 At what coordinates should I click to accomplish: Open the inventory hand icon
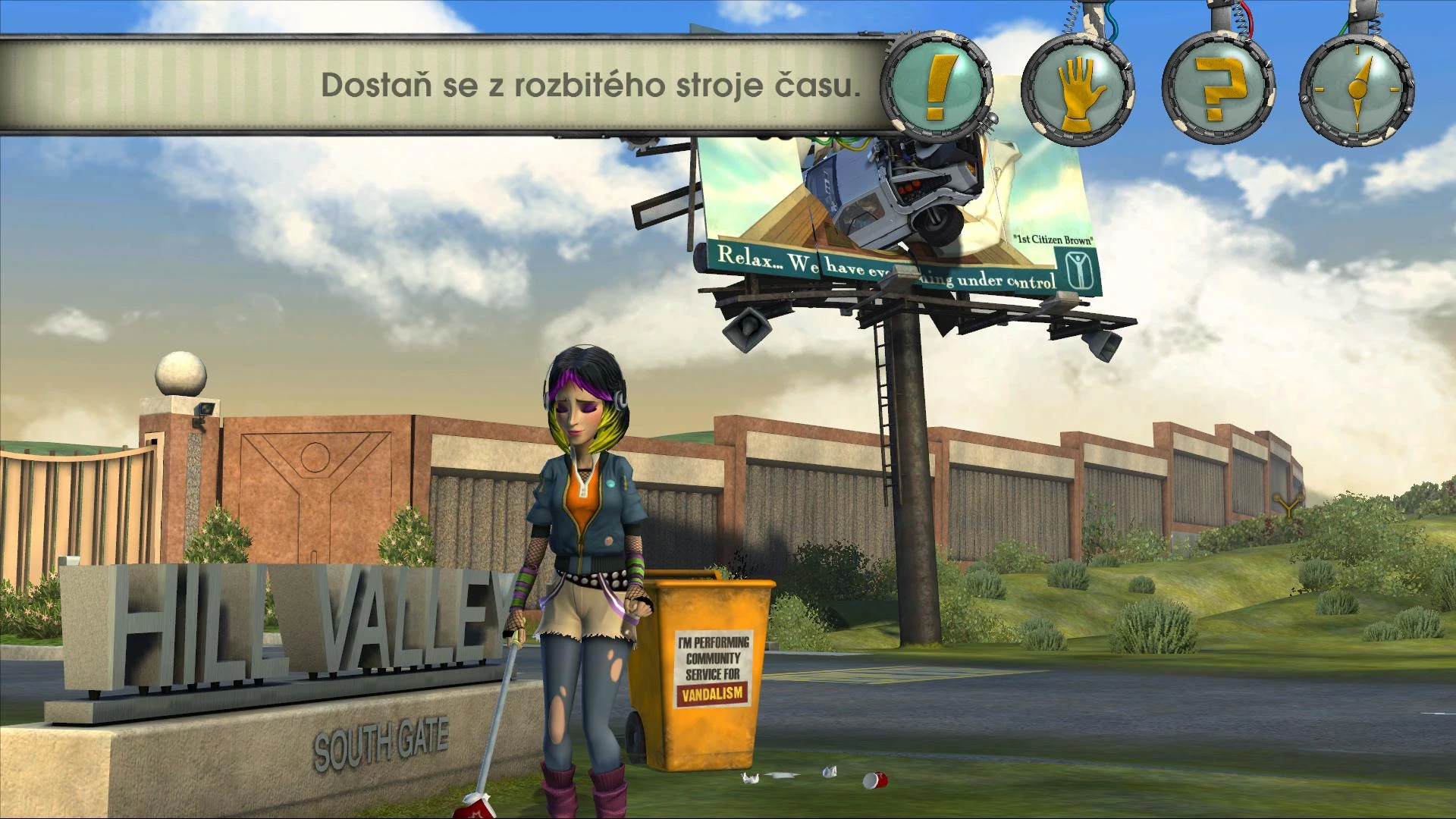(x=1077, y=91)
